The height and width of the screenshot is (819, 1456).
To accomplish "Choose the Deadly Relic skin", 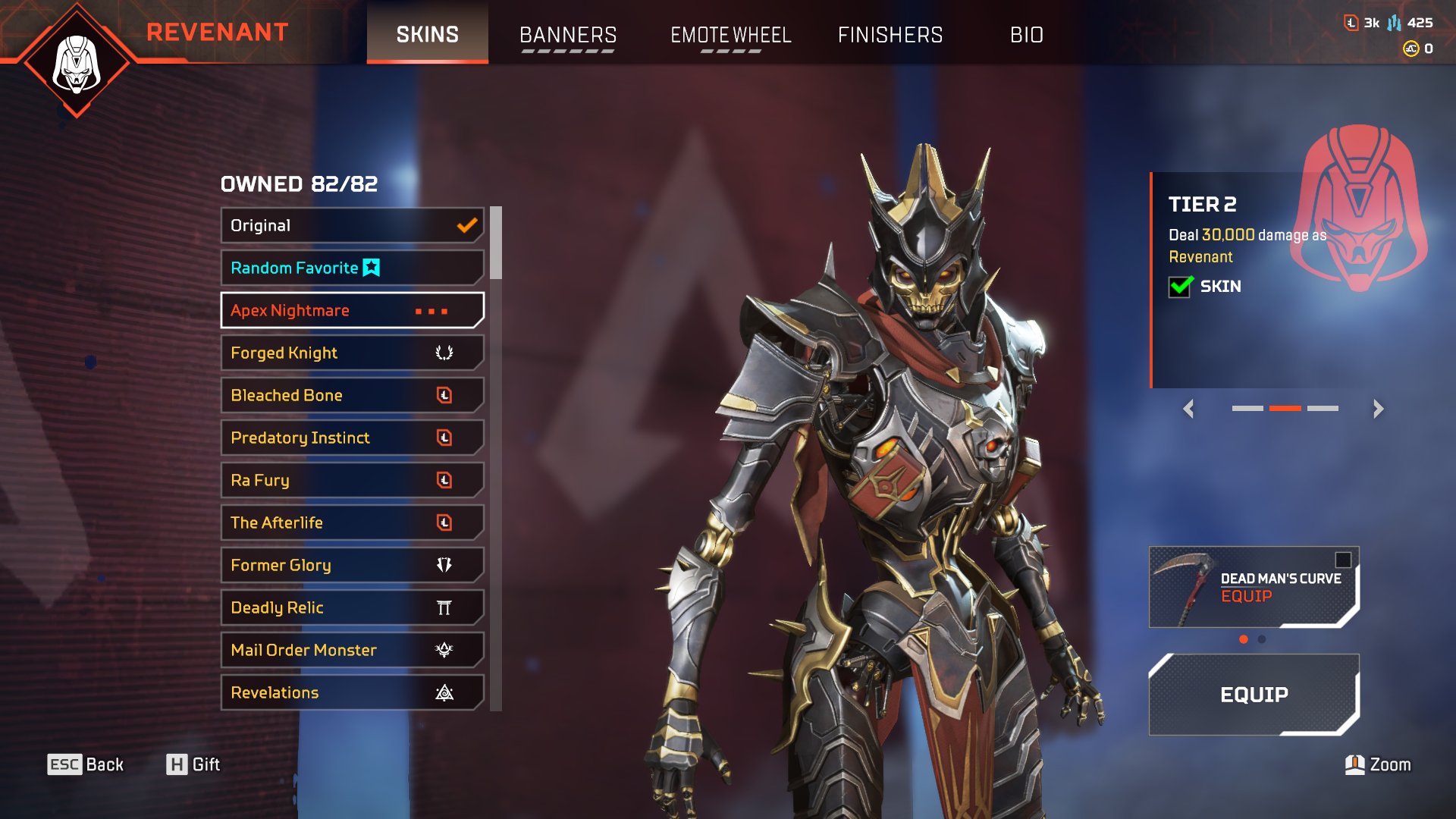I will tap(352, 607).
